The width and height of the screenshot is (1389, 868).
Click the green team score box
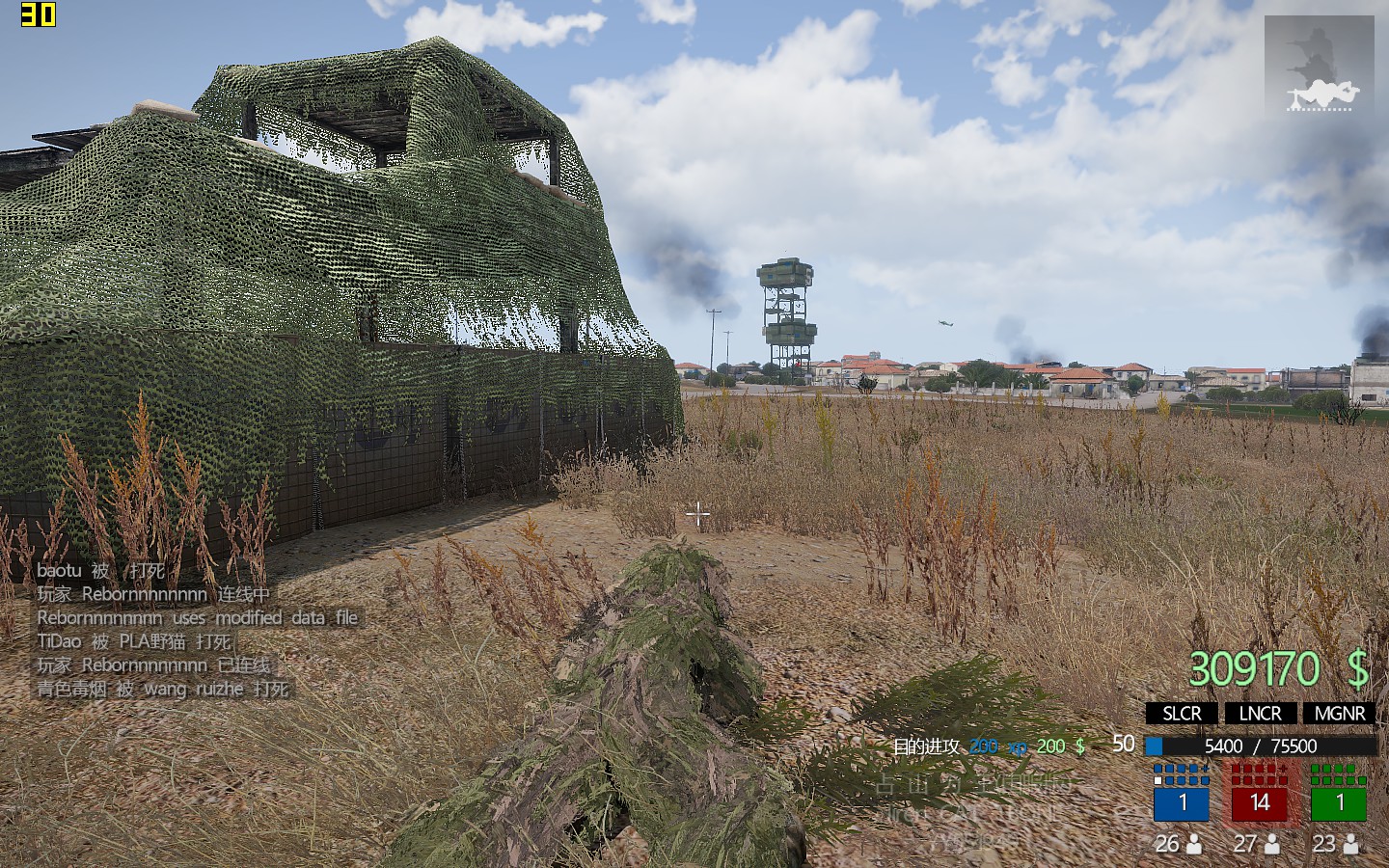pos(1339,802)
